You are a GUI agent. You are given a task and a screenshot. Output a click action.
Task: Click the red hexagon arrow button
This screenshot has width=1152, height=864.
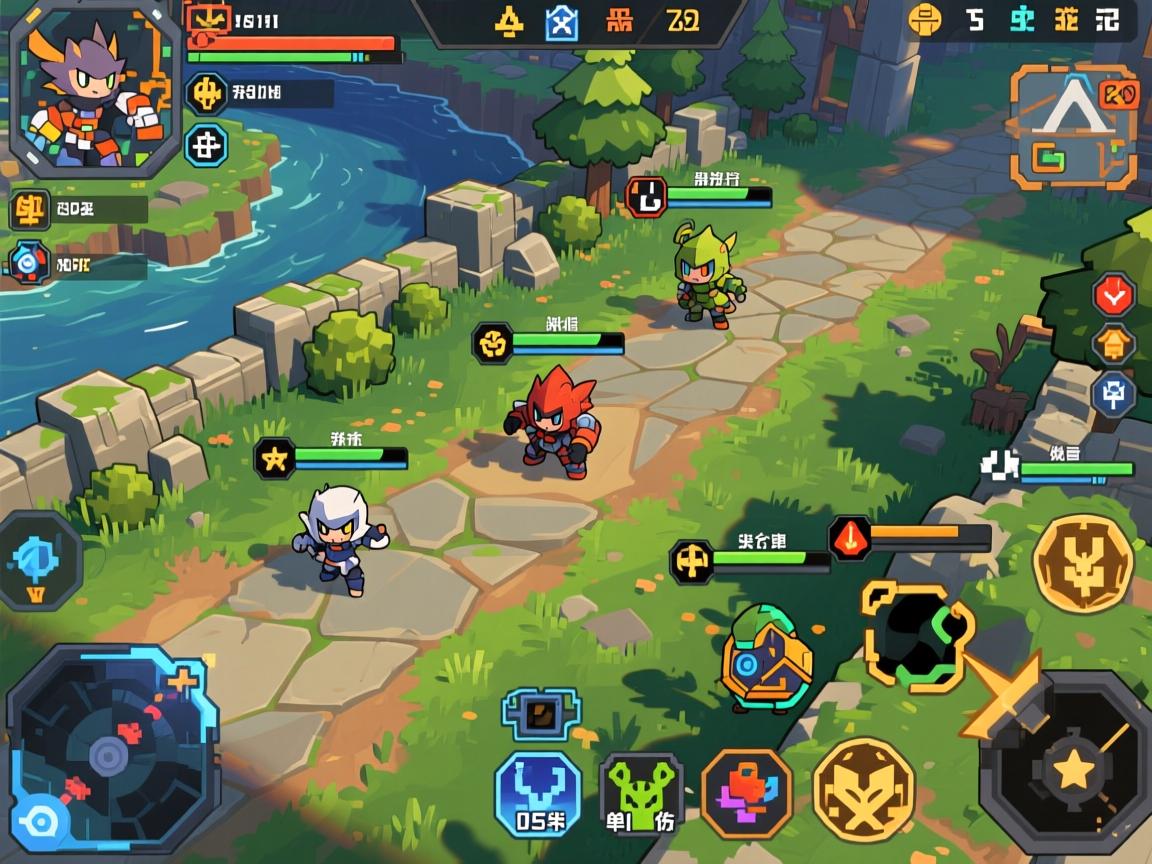[1113, 294]
